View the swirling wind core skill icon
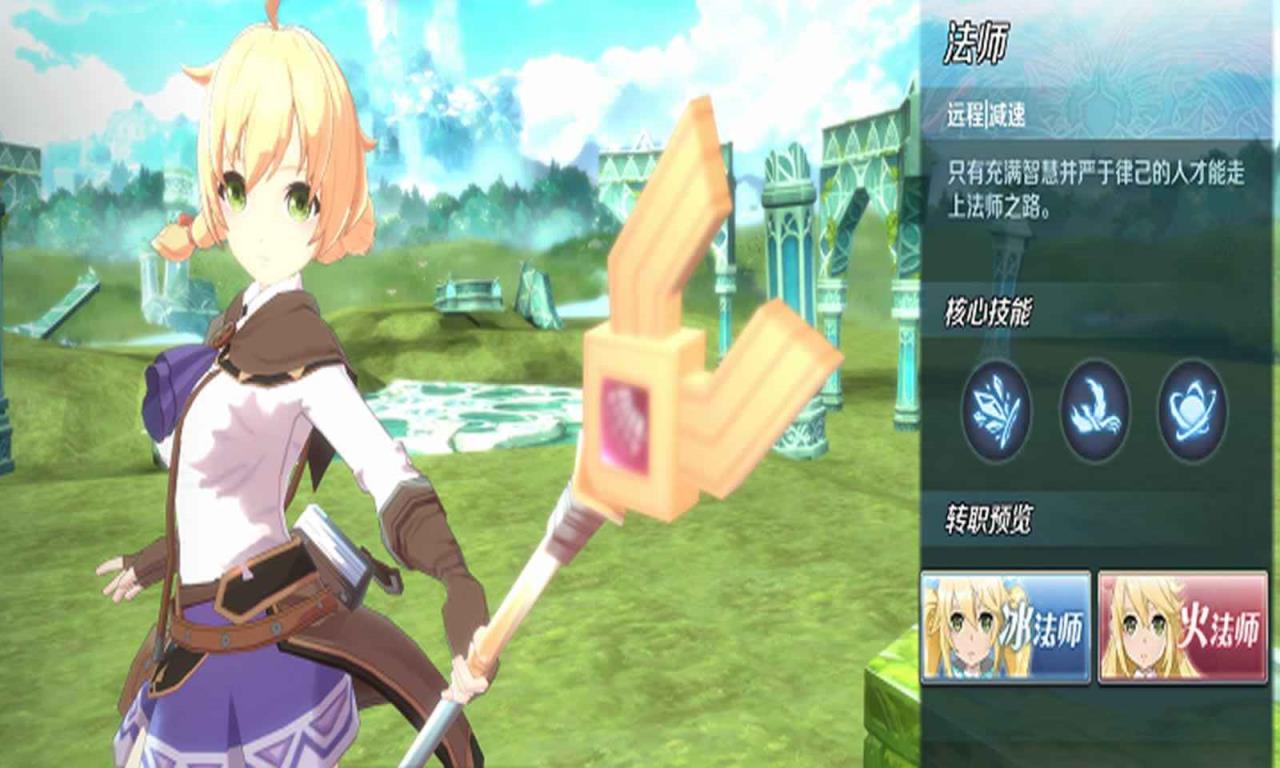Image resolution: width=1280 pixels, height=768 pixels. point(1094,410)
